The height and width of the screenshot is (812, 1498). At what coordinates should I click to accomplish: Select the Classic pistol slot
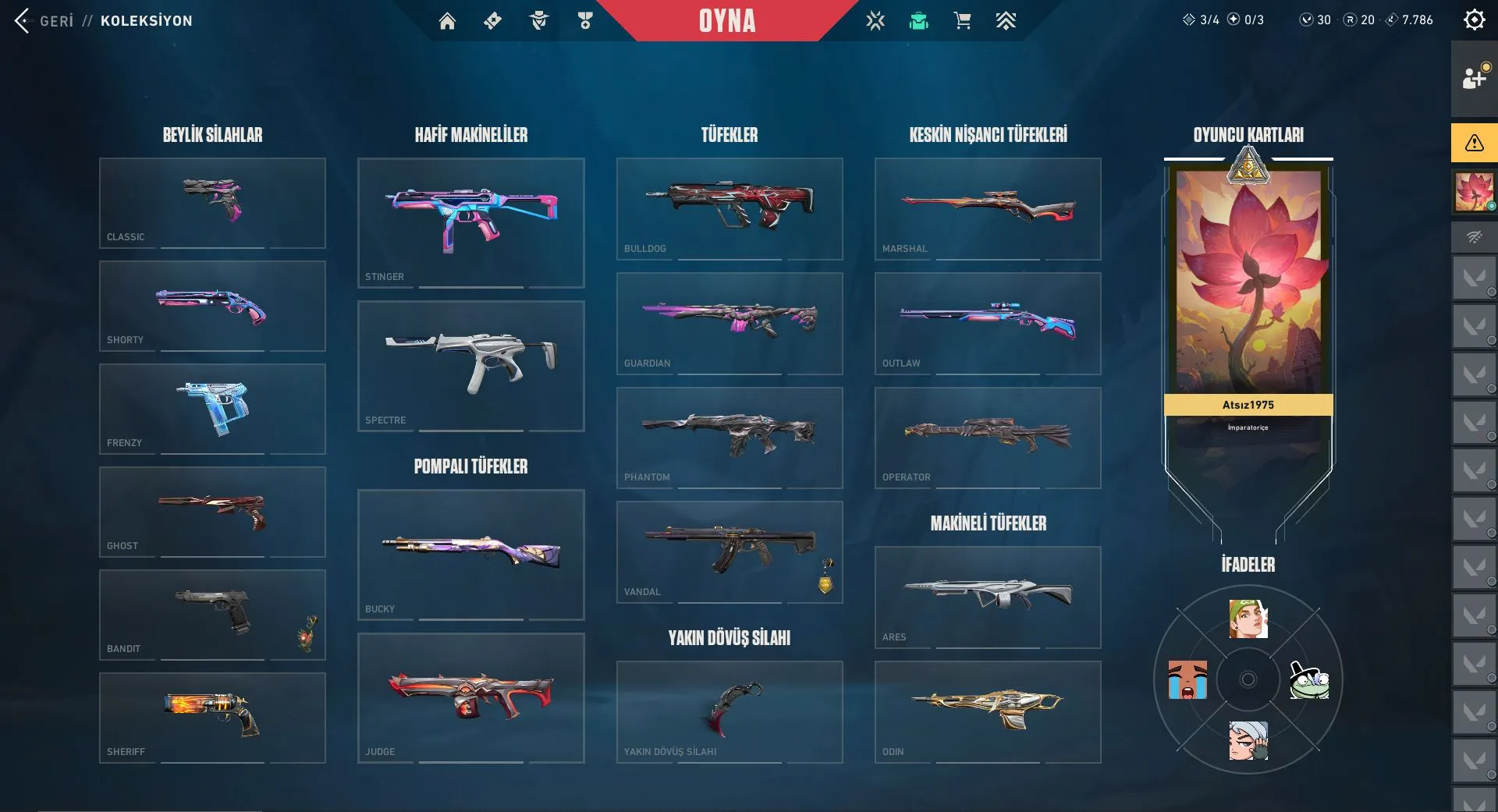[212, 203]
